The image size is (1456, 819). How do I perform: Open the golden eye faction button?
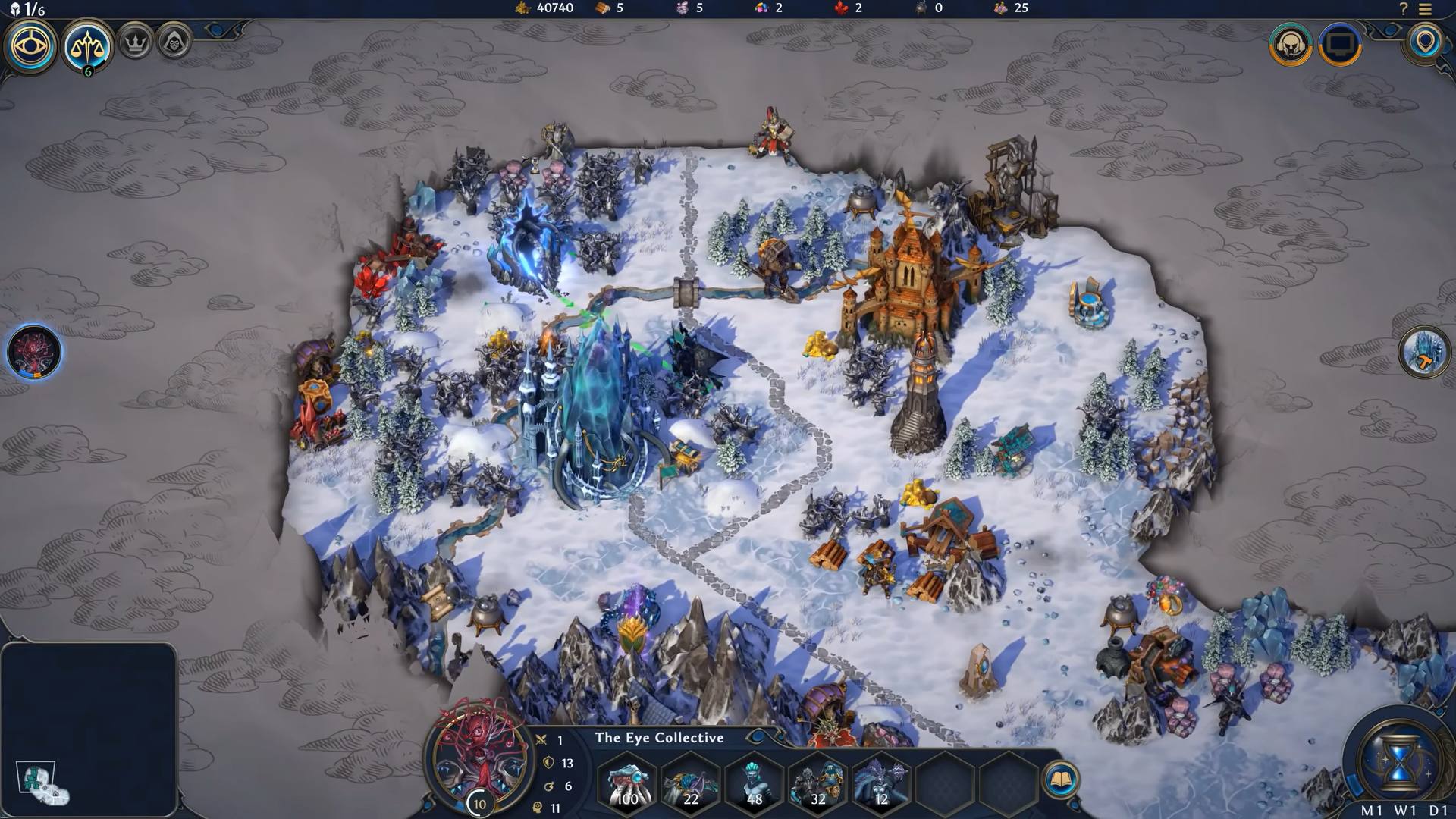pyautogui.click(x=31, y=45)
